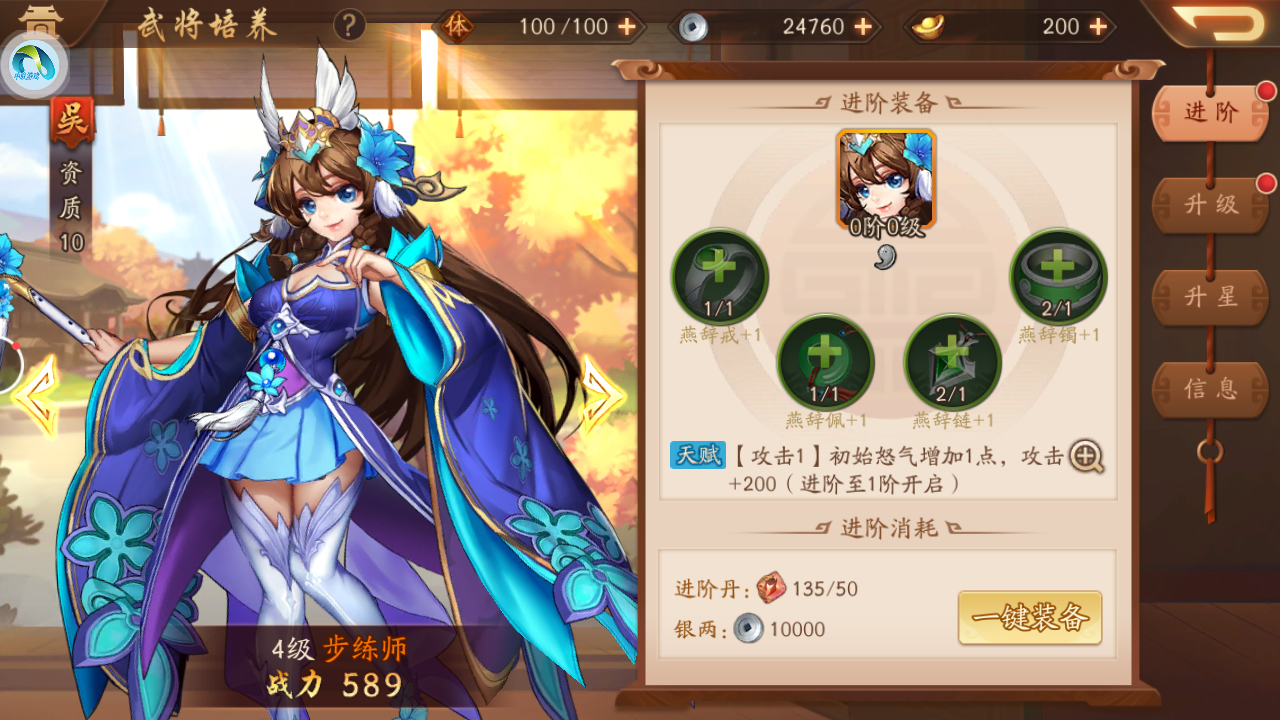Equip the 燕辞镯 bracelet slot

pos(1057,278)
